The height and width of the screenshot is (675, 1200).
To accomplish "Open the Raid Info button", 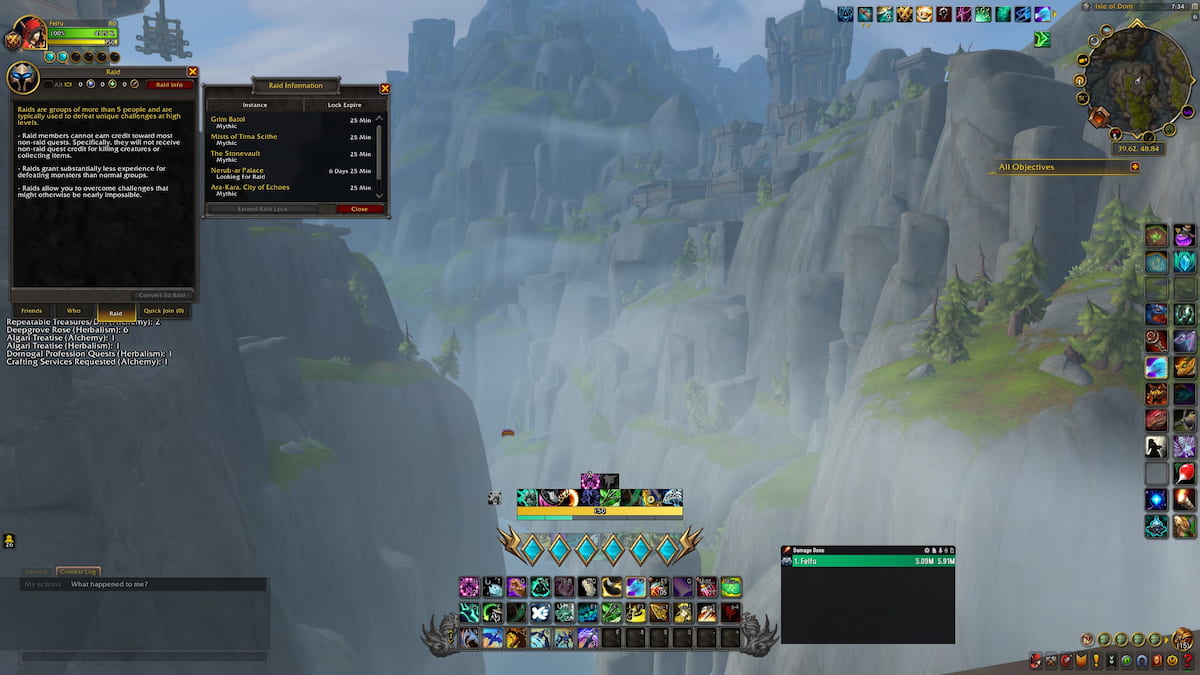I will click(x=169, y=85).
